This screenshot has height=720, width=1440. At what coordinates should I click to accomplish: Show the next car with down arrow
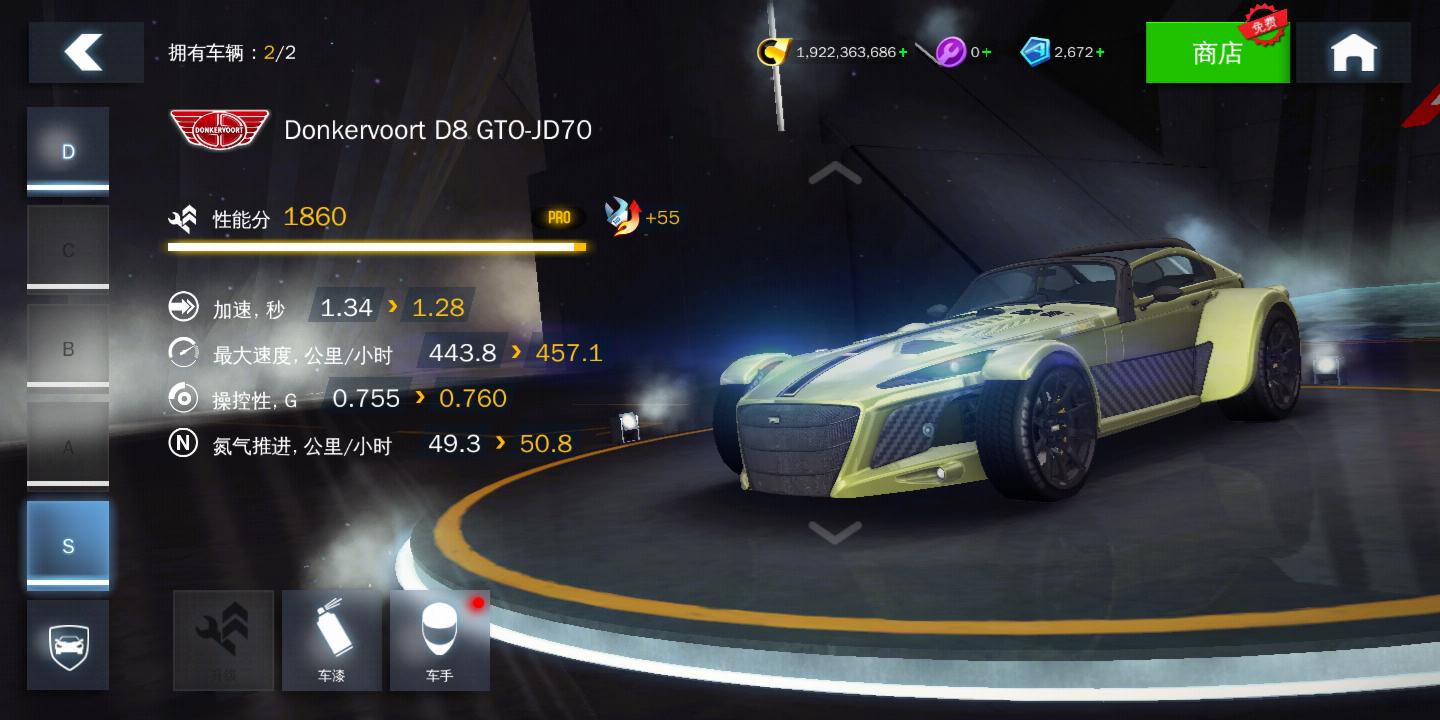click(x=835, y=531)
